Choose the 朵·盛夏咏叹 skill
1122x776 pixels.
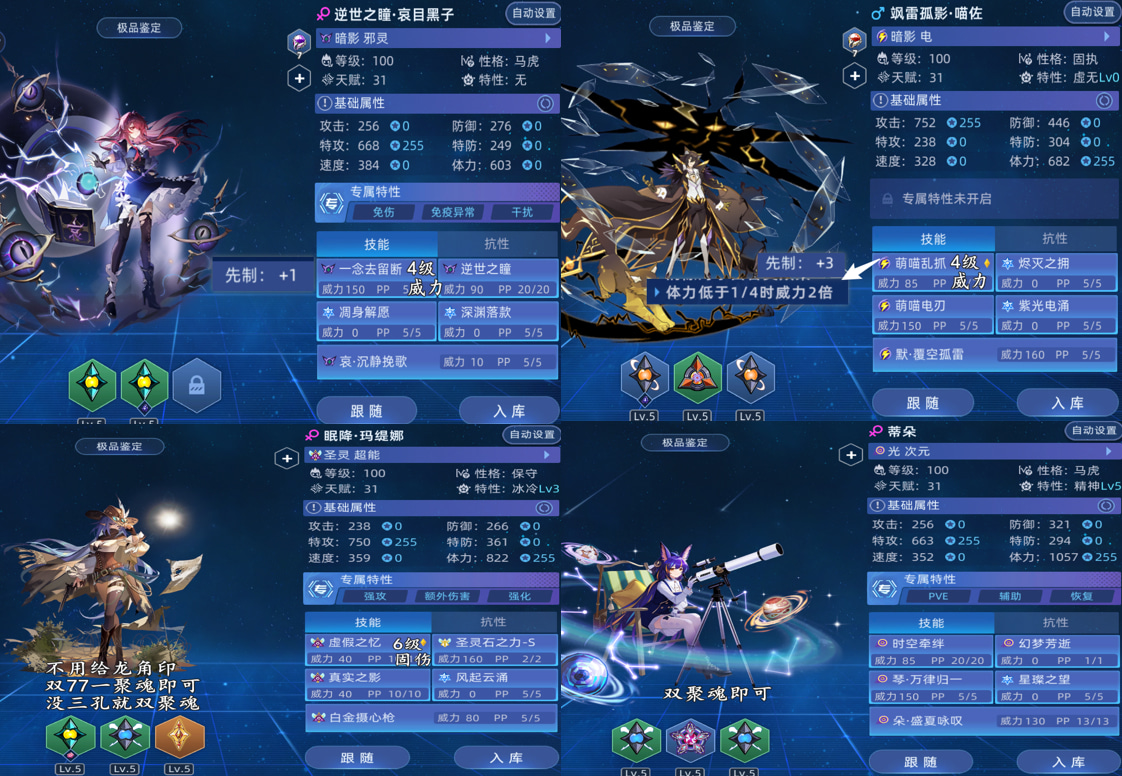993,720
